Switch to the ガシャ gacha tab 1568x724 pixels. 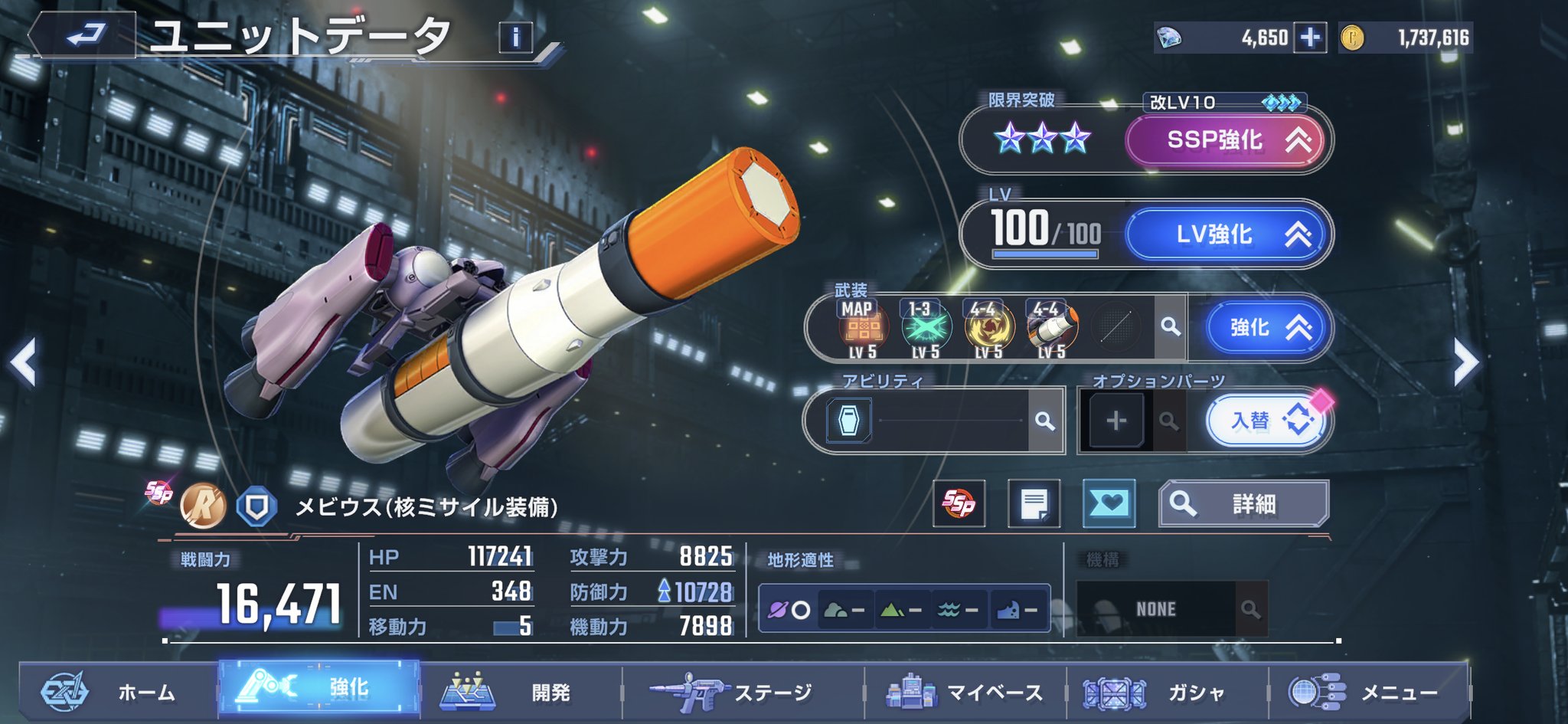1167,693
